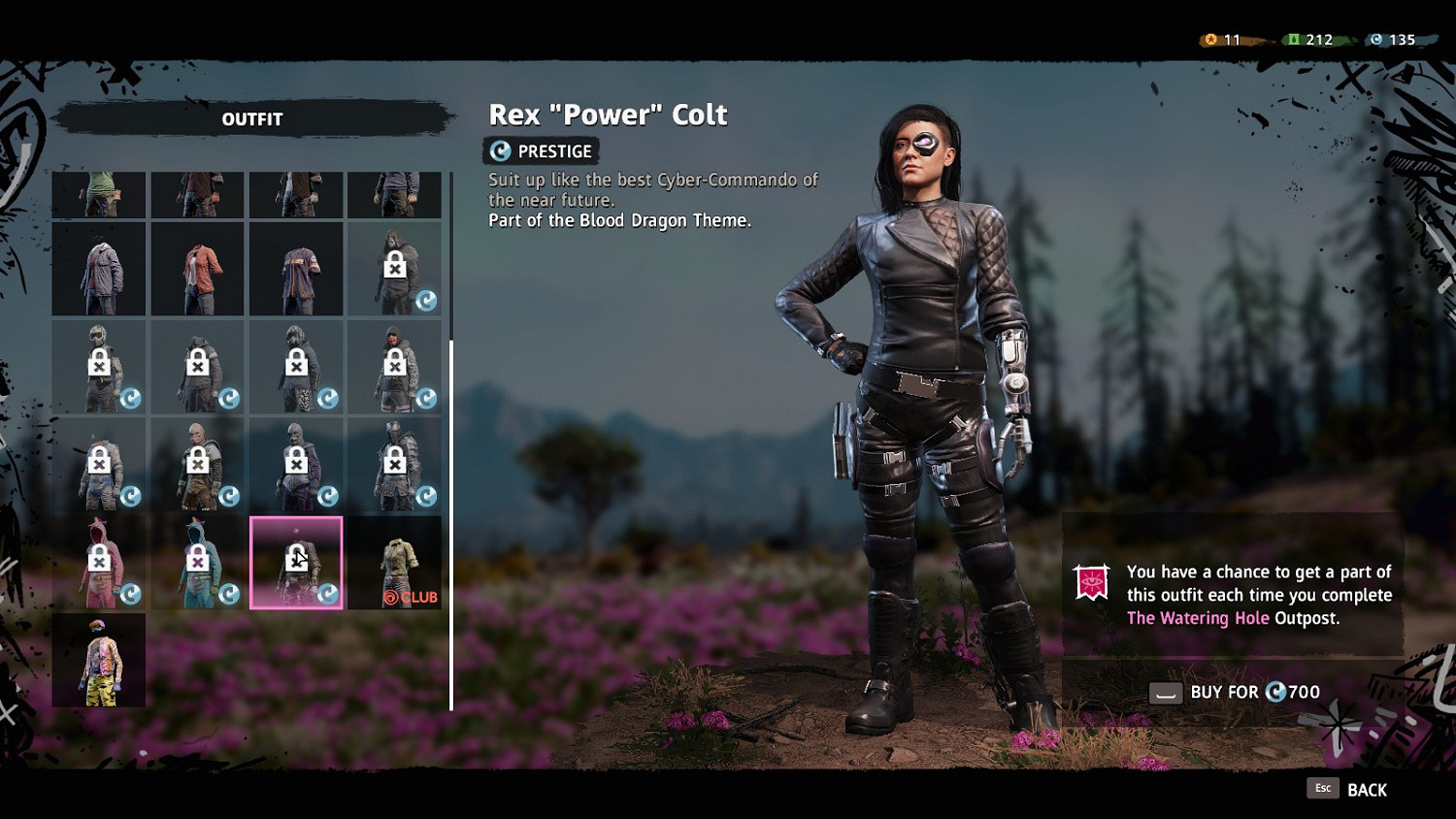The height and width of the screenshot is (819, 1456).
Task: Select the locked pink unicorn hoodie outfit
Action: 99,563
